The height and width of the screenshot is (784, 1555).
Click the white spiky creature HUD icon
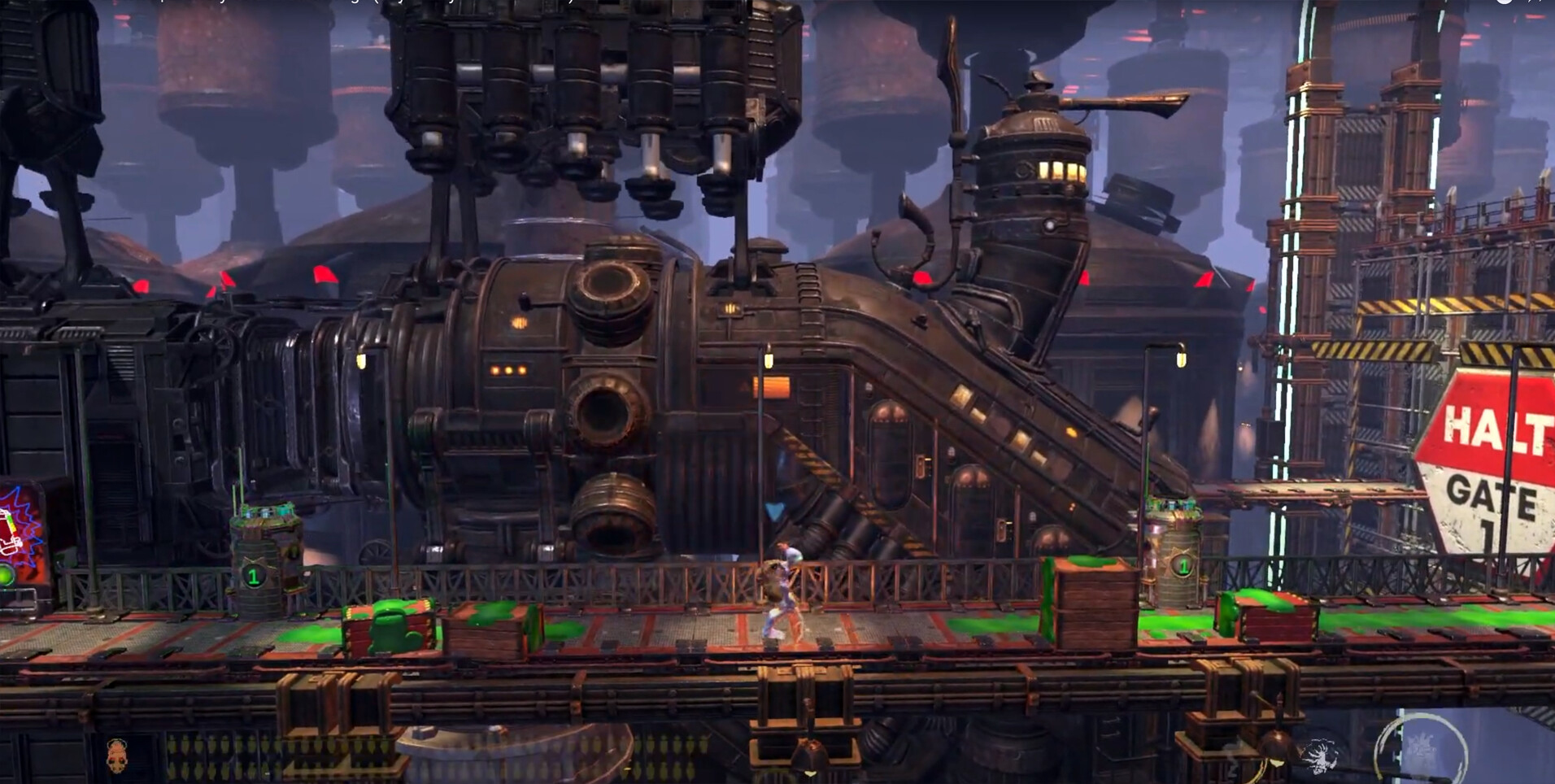tap(1320, 756)
